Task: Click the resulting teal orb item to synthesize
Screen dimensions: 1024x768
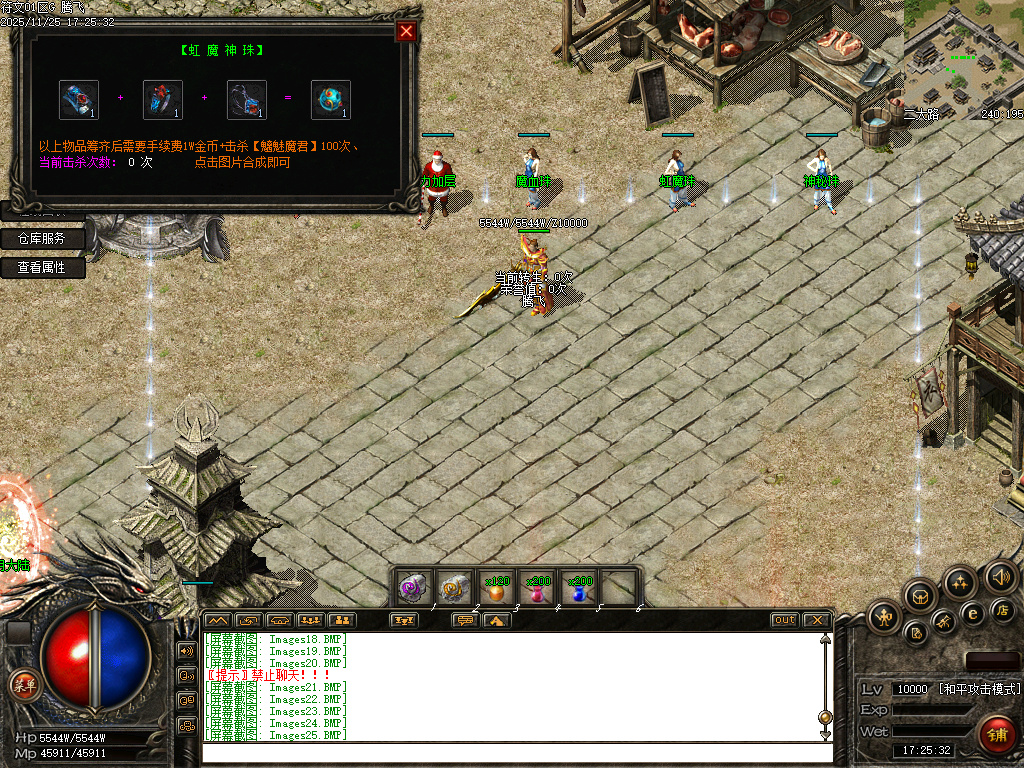Action: pyautogui.click(x=331, y=100)
